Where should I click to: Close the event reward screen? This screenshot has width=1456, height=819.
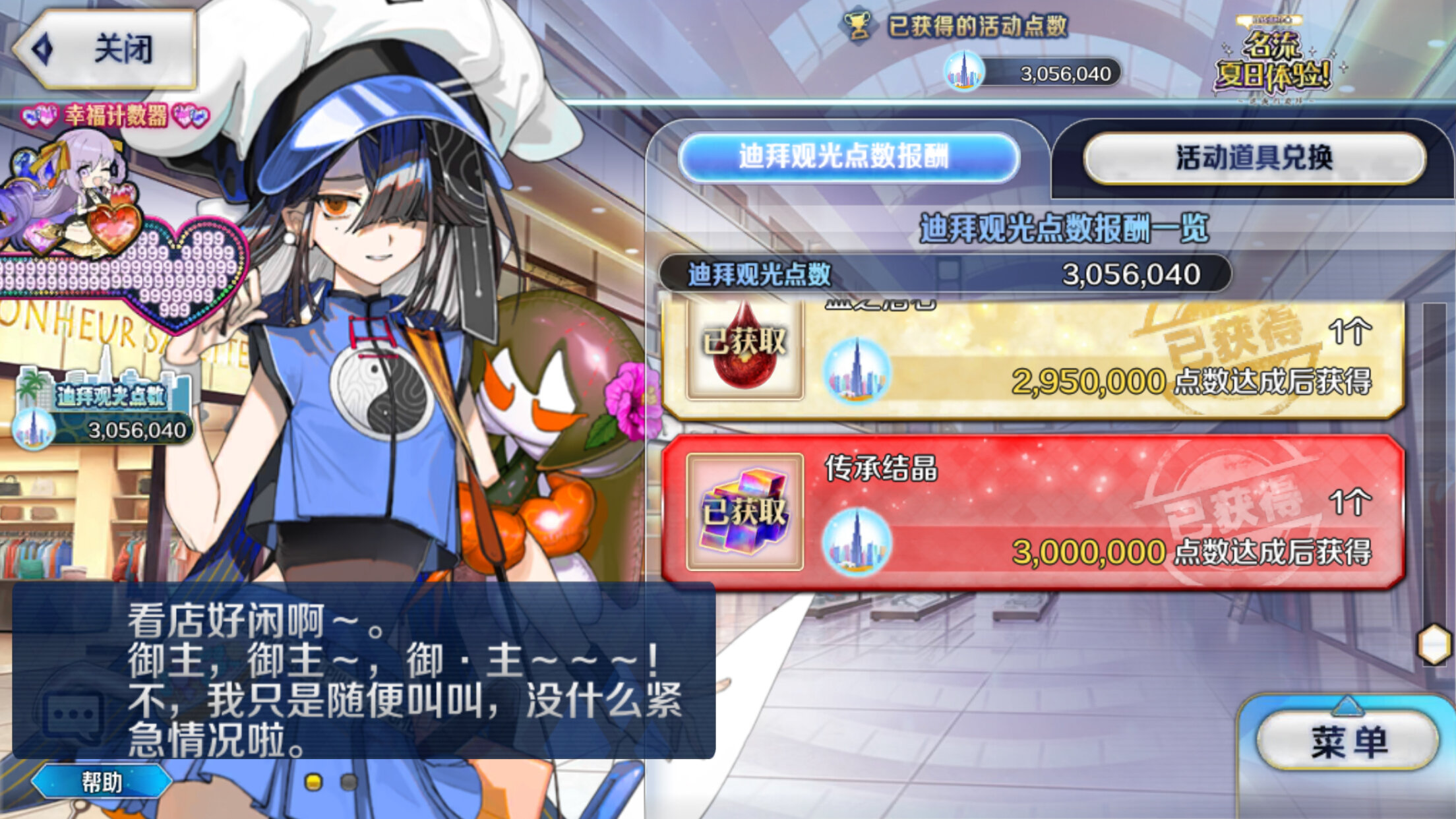106,49
